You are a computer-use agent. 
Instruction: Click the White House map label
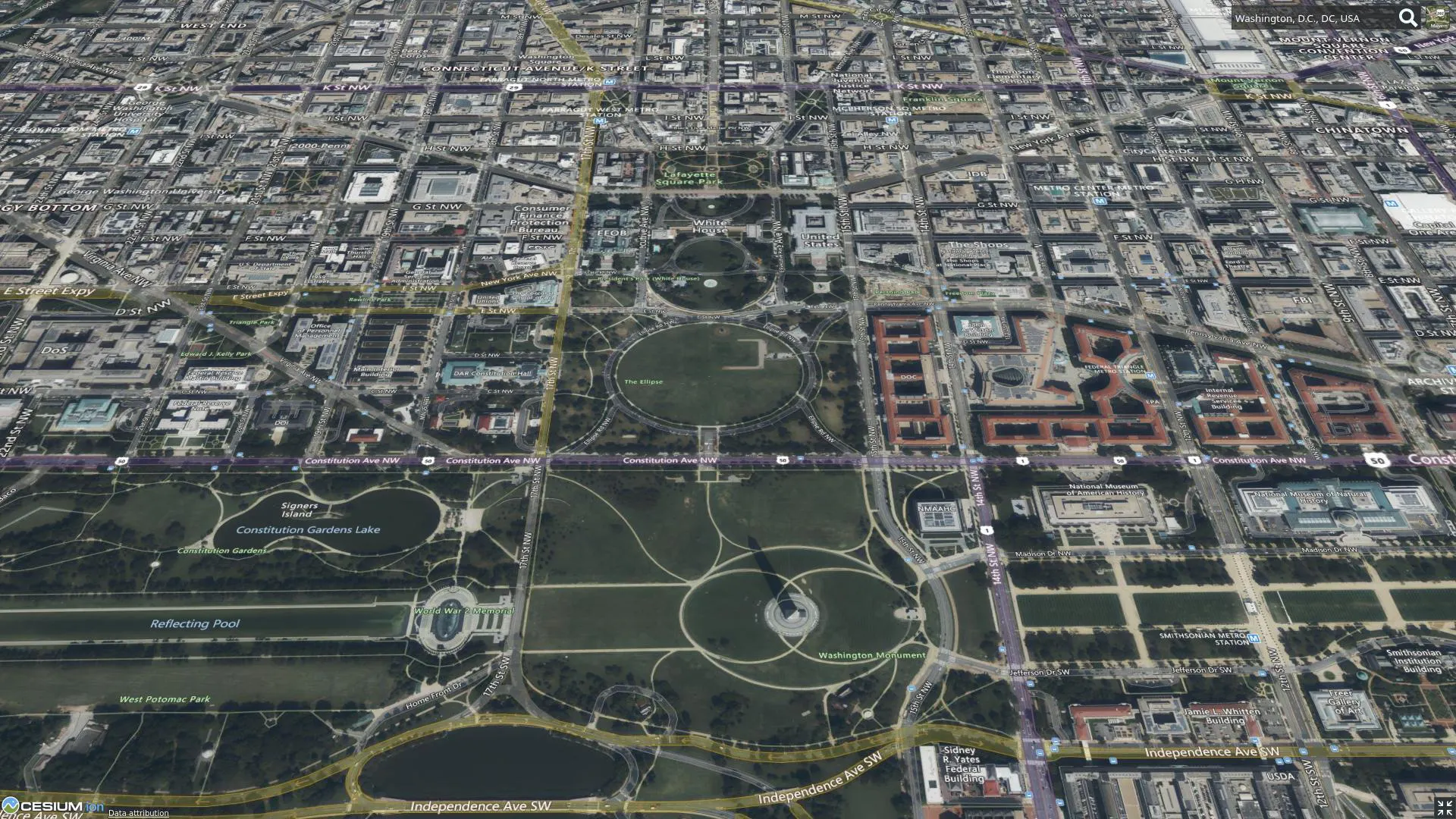coord(708,224)
